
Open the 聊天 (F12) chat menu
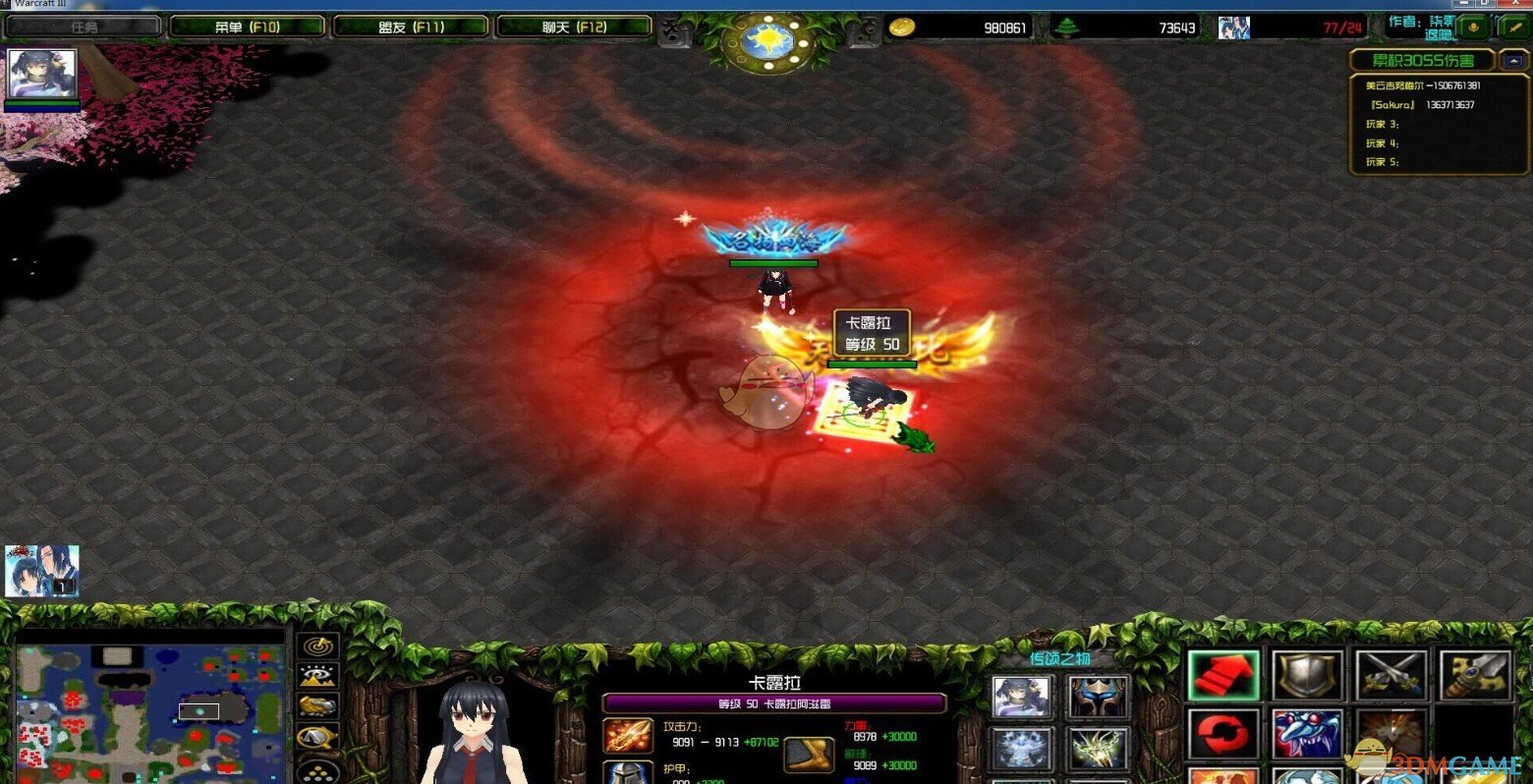click(x=573, y=27)
